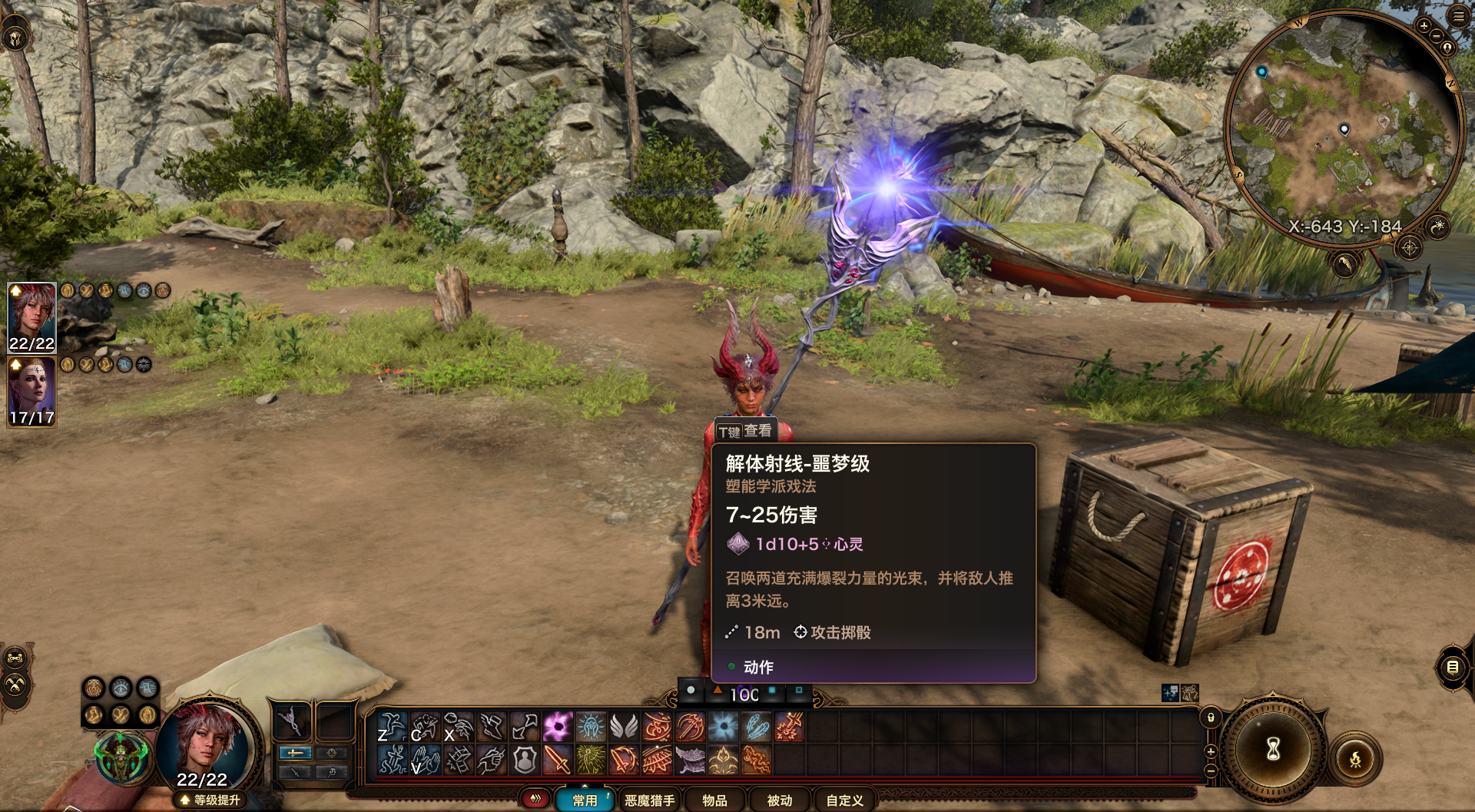Toggle the hotbar lock button
The image size is (1475, 812).
(1211, 718)
